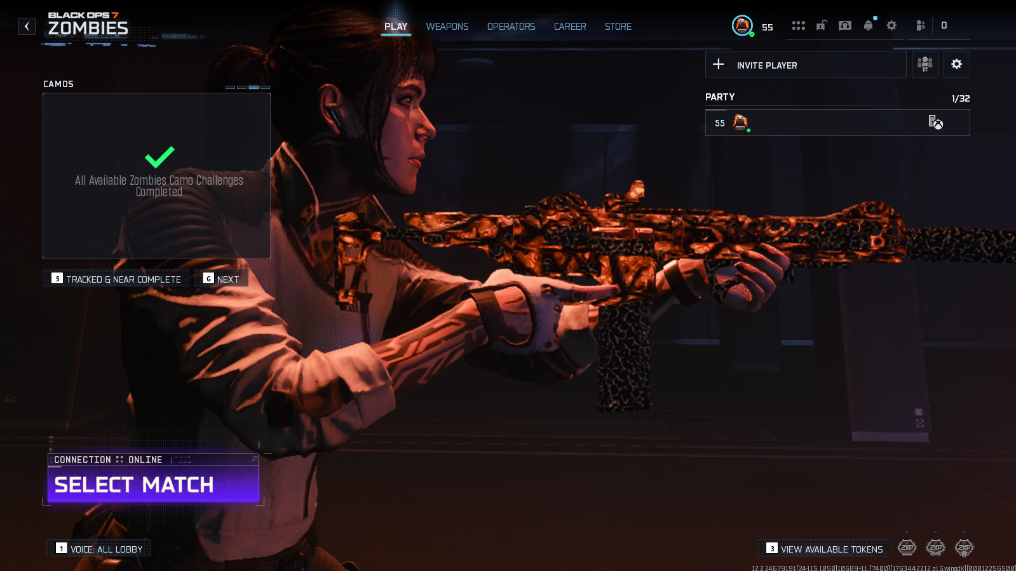Switch to the Play tab
Viewport: 1016px width, 571px height.
click(x=396, y=26)
